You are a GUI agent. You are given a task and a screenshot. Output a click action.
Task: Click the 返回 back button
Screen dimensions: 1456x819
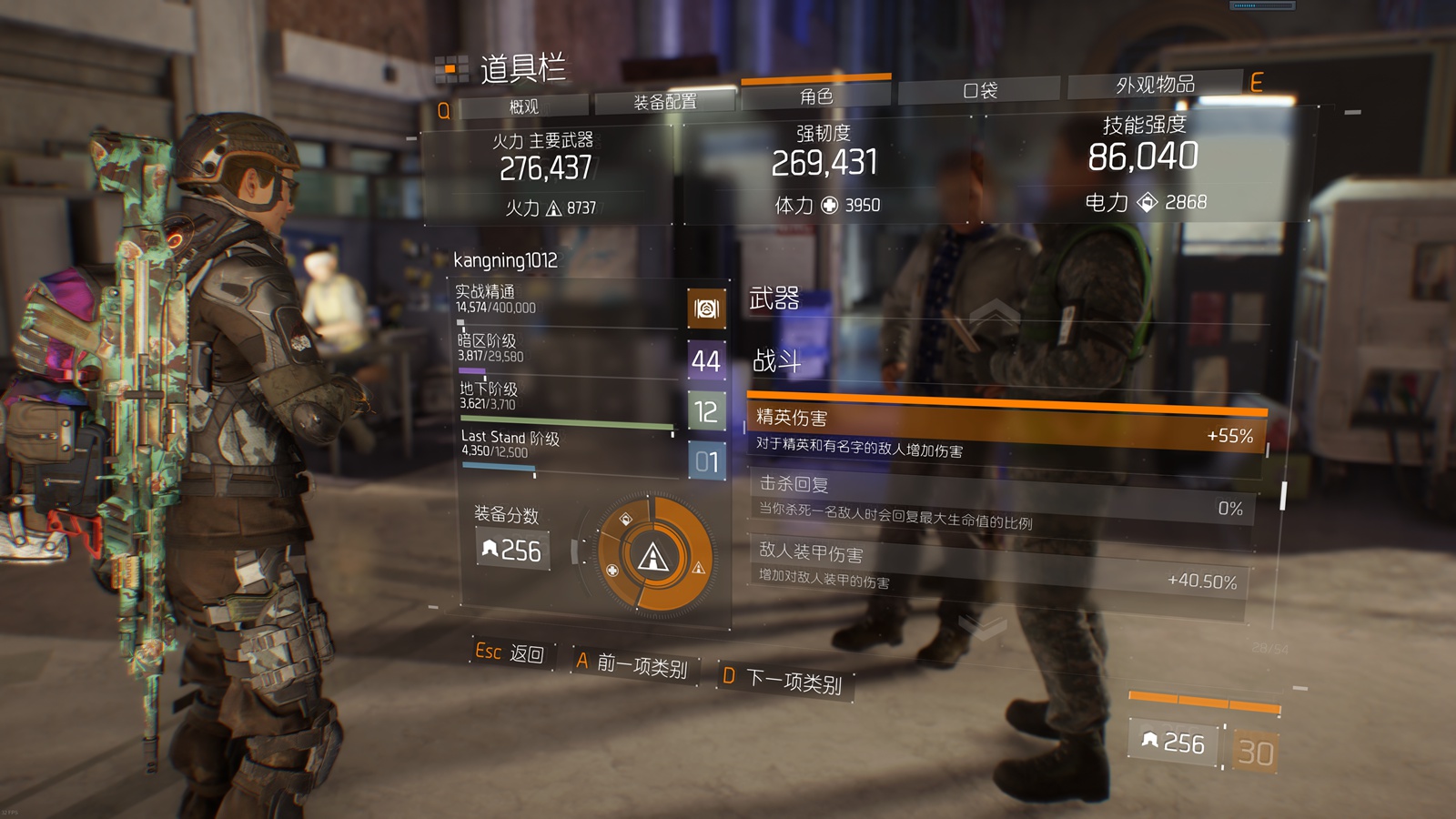coord(511,652)
